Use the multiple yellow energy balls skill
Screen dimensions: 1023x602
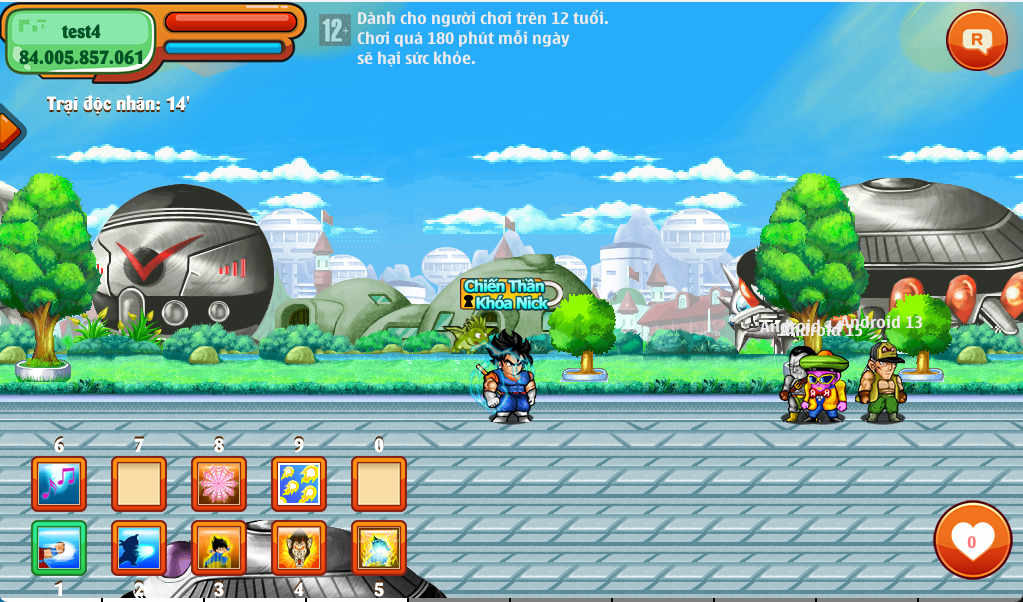pyautogui.click(x=299, y=484)
